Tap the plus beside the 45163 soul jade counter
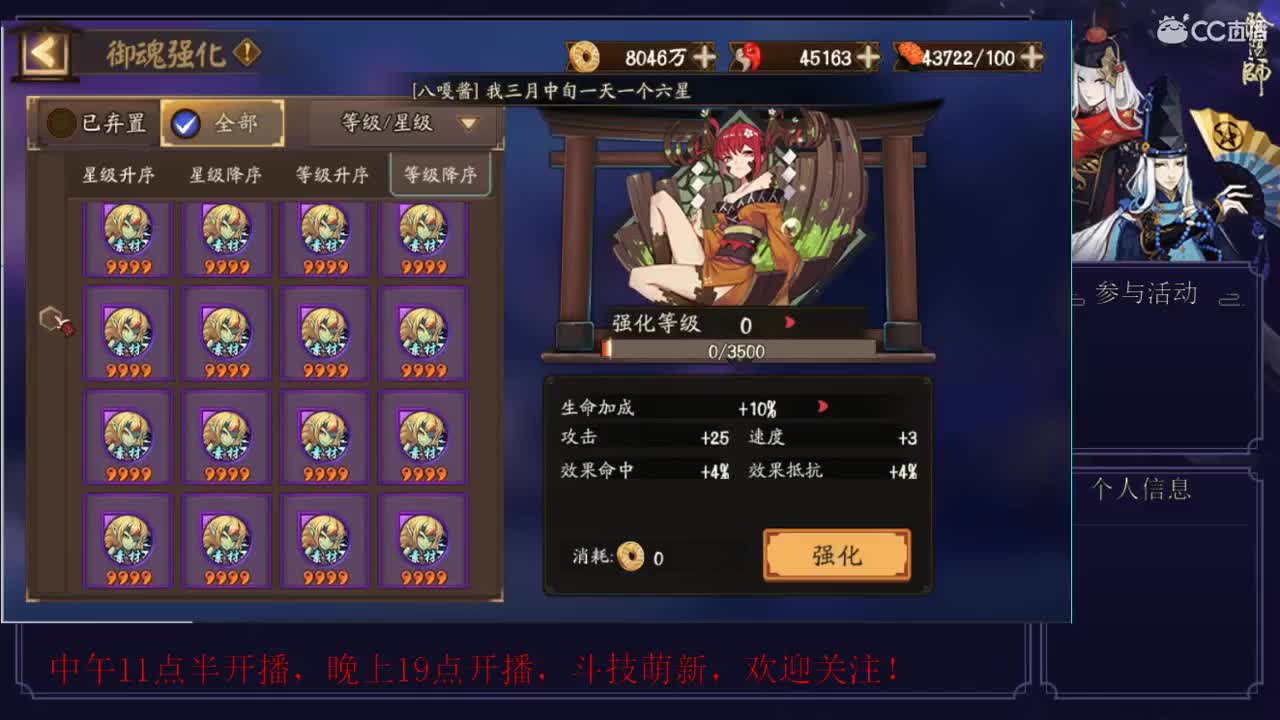 (x=869, y=57)
